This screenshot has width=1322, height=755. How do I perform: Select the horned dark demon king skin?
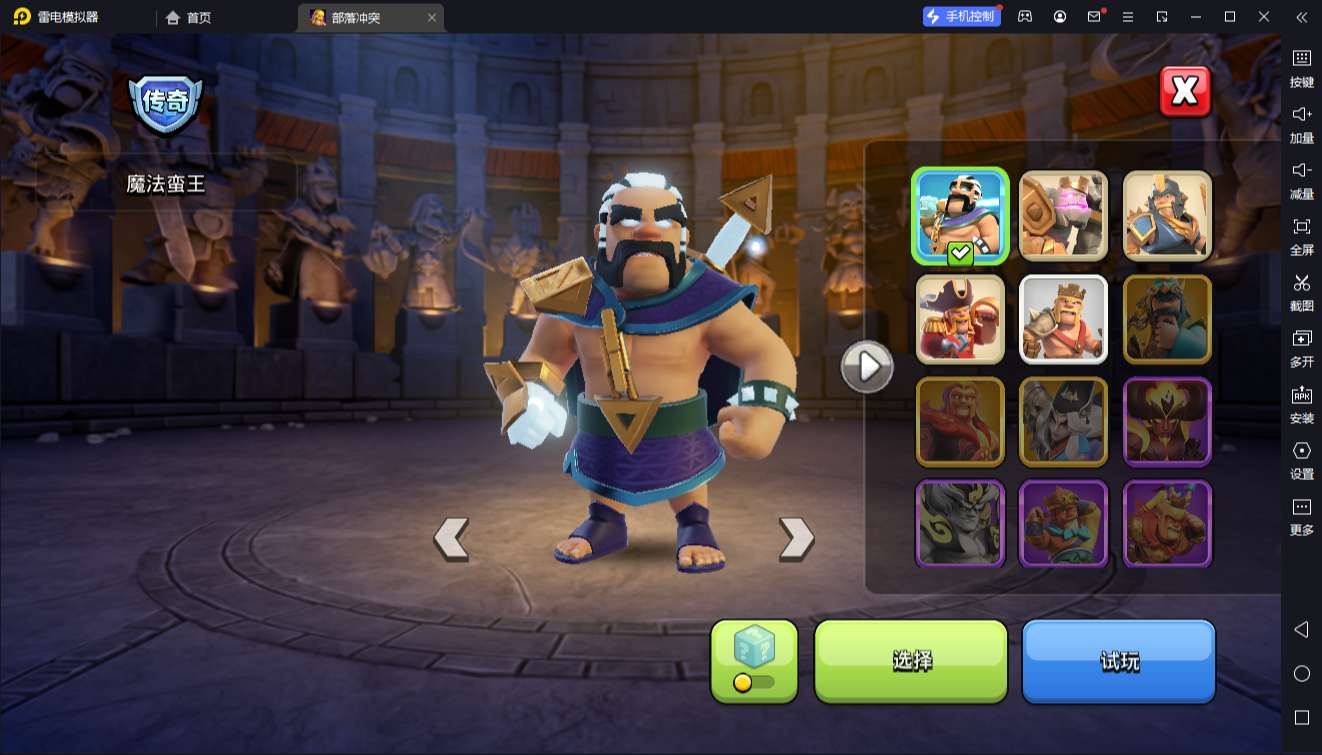pyautogui.click(x=1167, y=422)
